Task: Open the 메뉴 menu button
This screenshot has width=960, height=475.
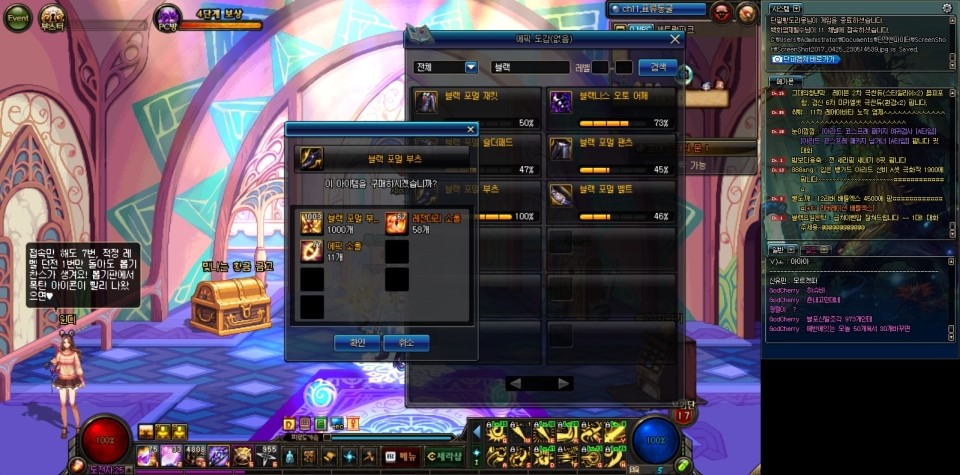Action: click(x=402, y=456)
